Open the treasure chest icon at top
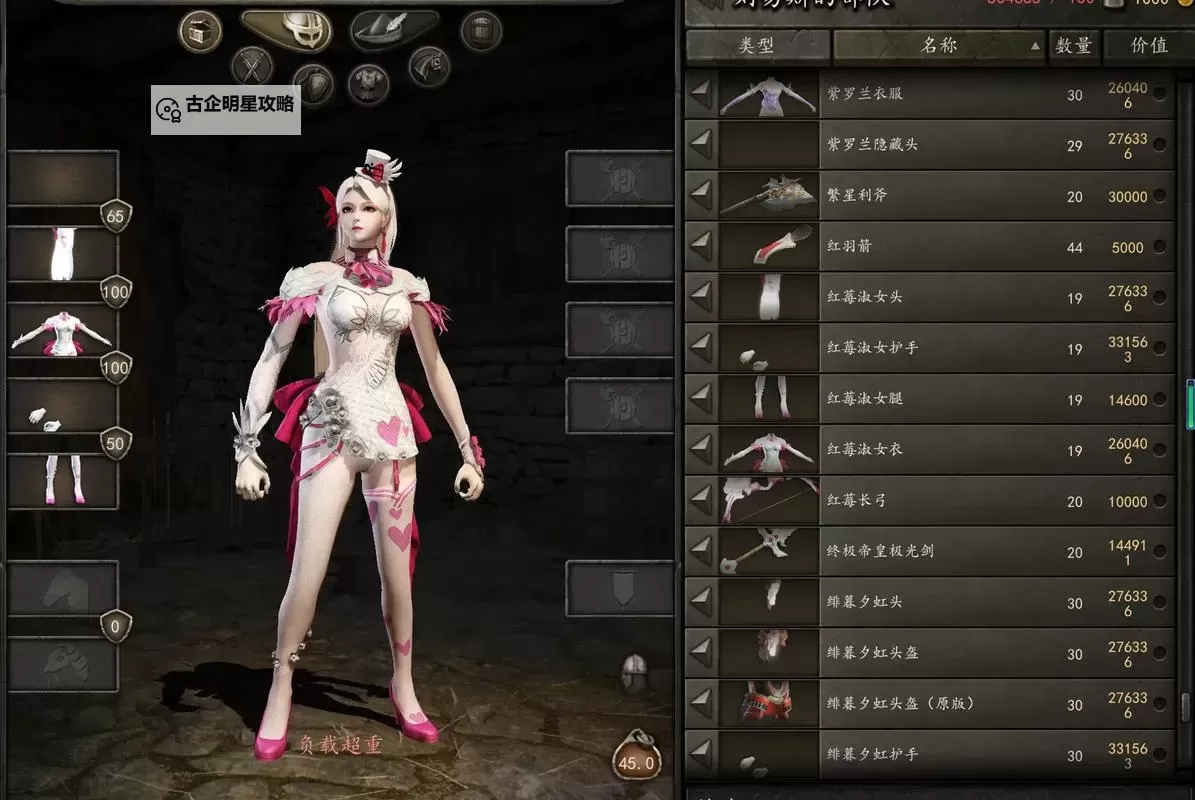Viewport: 1195px width, 800px height. coord(200,31)
